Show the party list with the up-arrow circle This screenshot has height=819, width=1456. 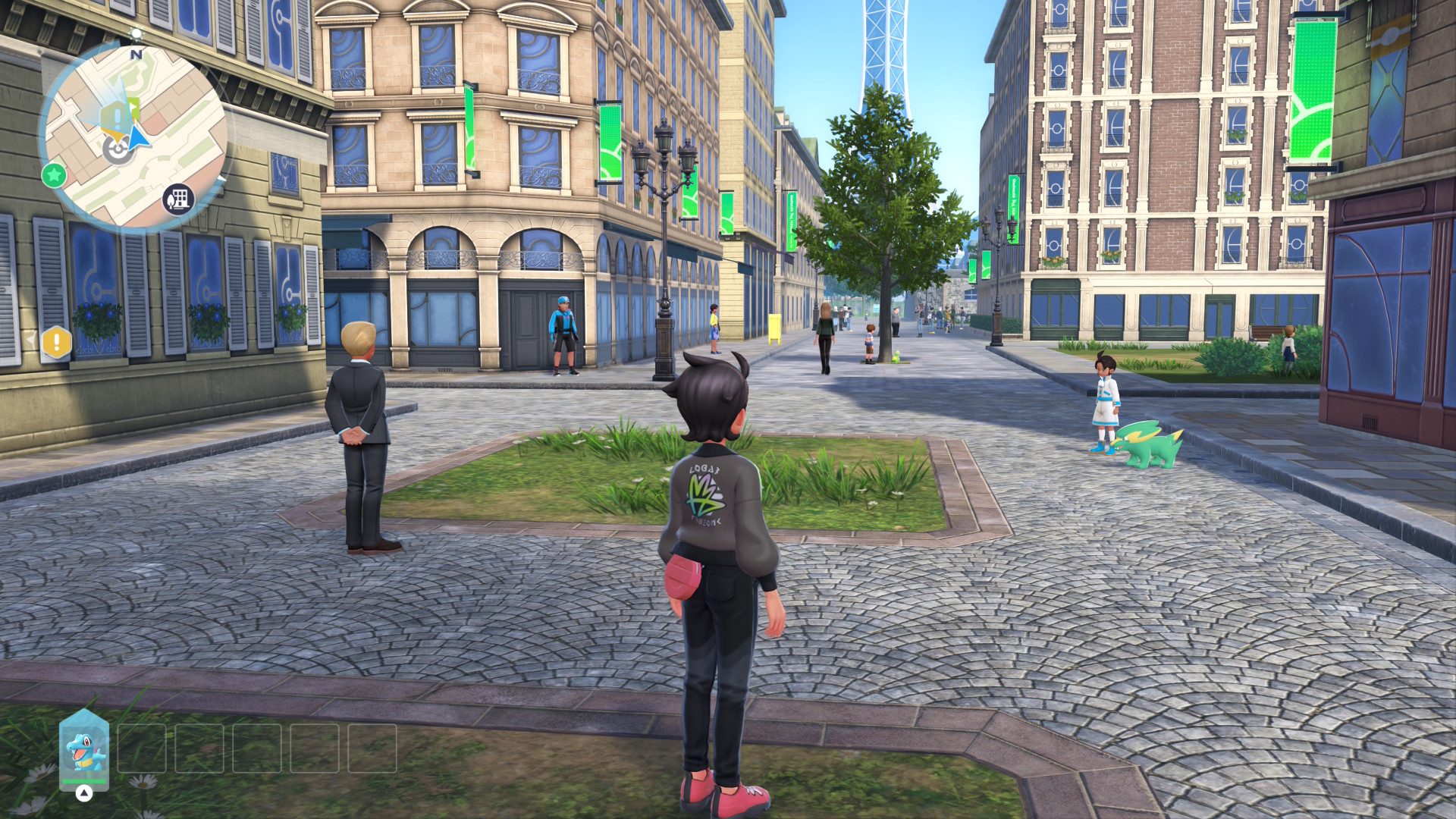click(83, 793)
